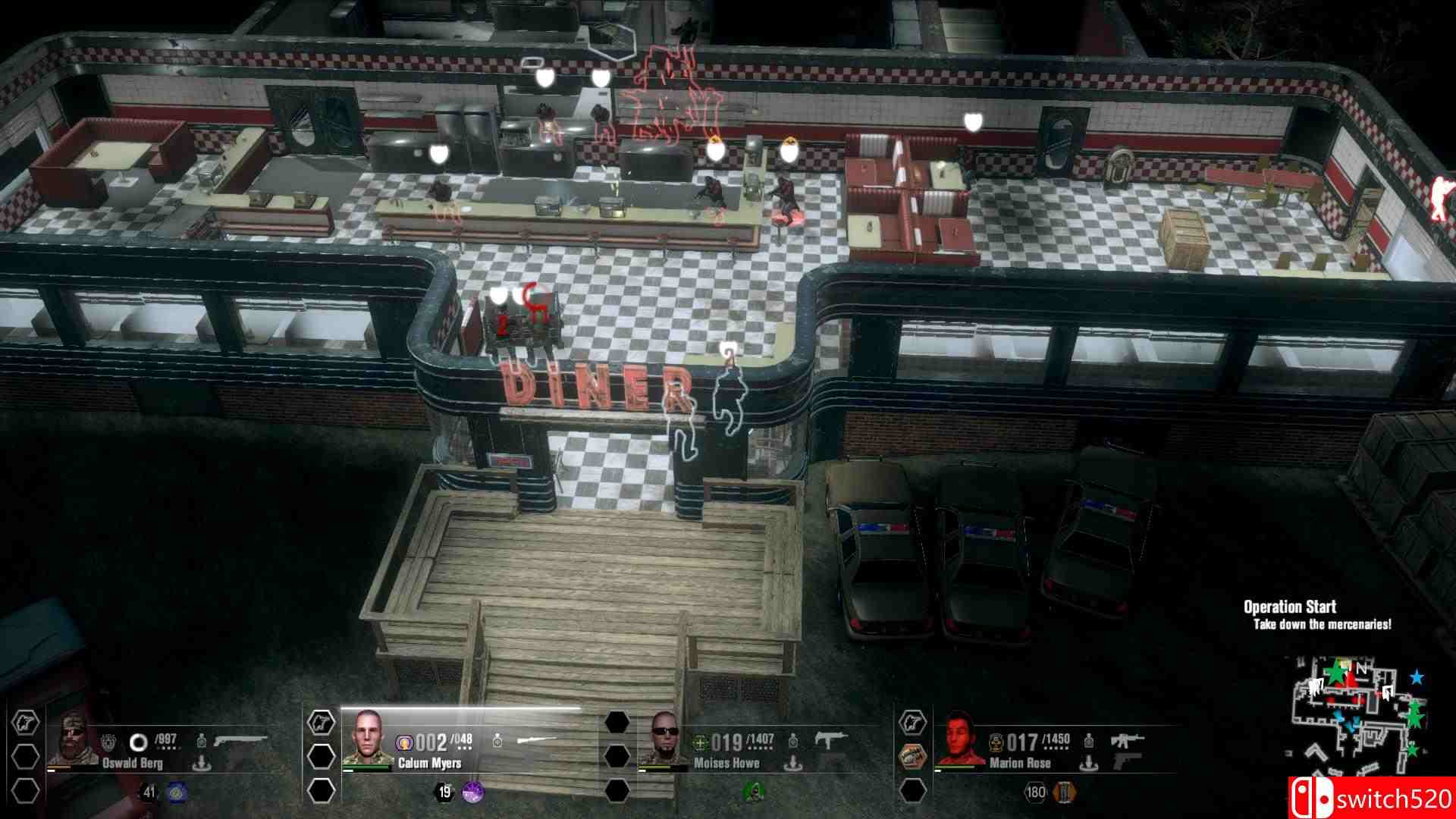Click Moises Howe's green skull item icon
This screenshot has height=819, width=1456.
pos(752,790)
